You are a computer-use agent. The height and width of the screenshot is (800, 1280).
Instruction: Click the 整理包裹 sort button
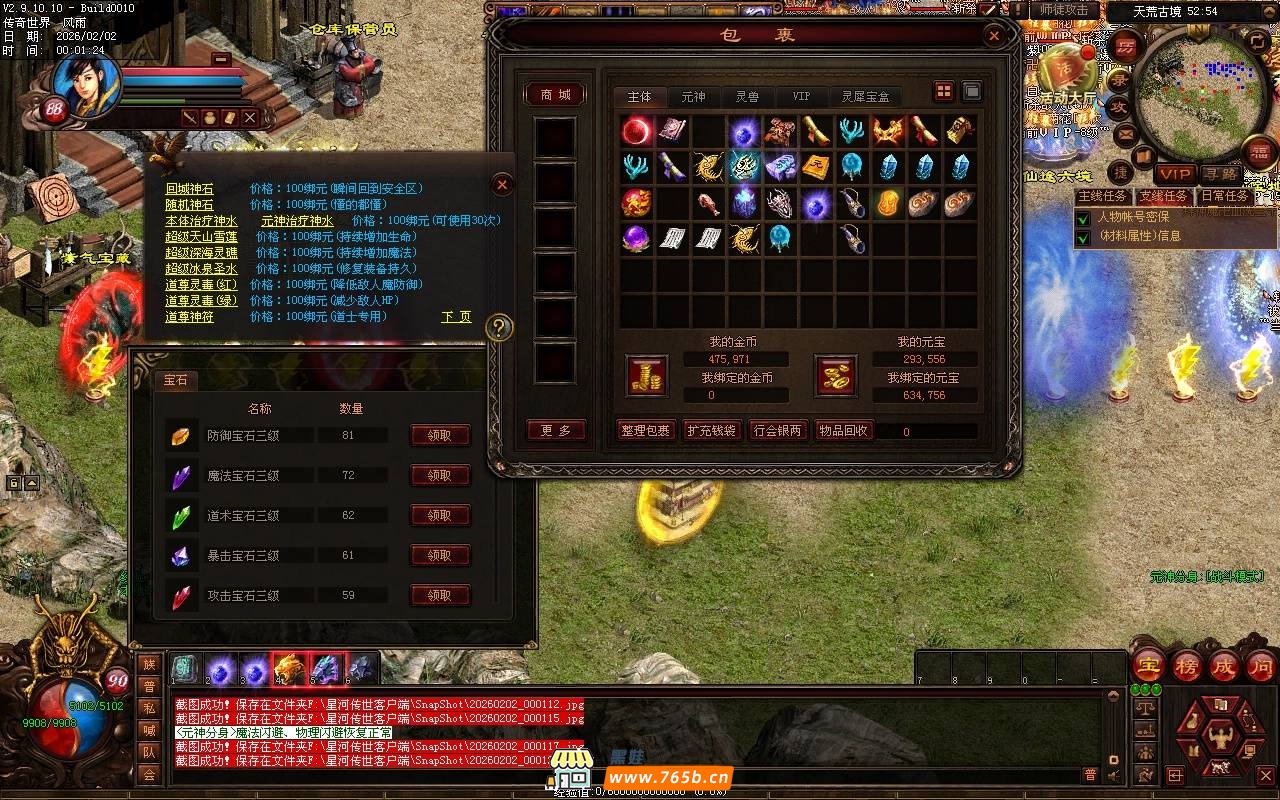click(645, 431)
